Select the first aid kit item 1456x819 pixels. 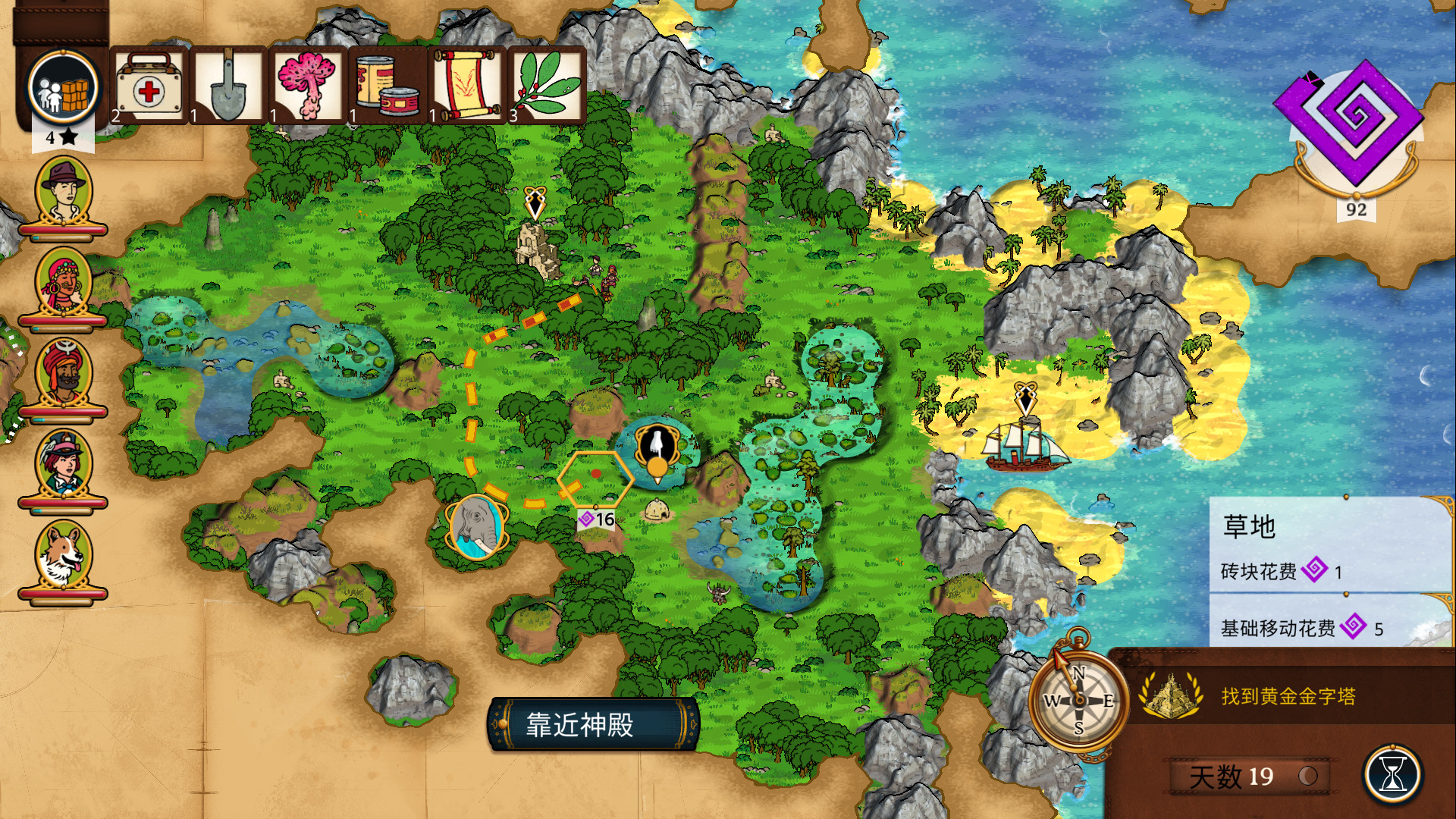tap(149, 86)
